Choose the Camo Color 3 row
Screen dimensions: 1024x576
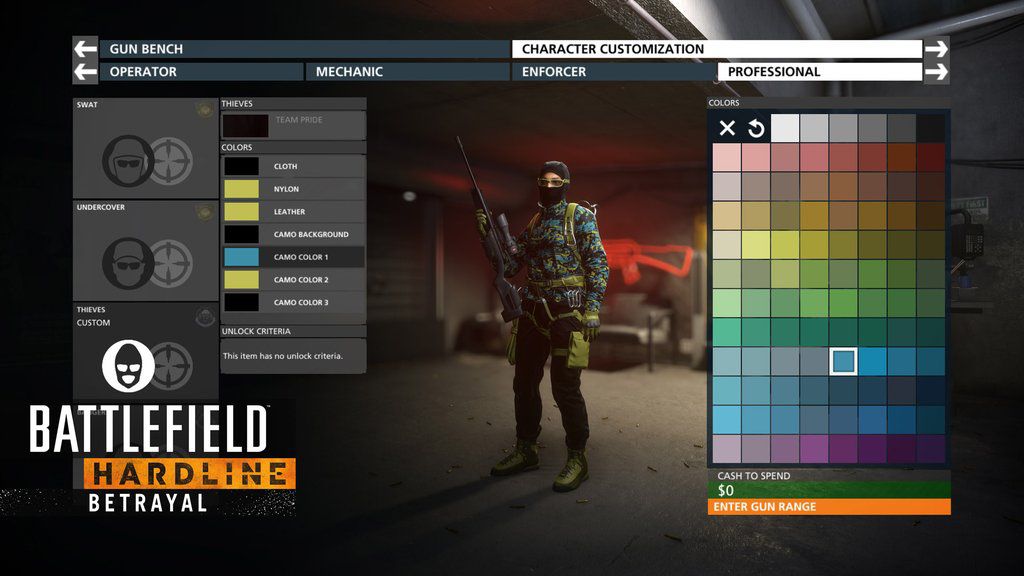pos(293,302)
